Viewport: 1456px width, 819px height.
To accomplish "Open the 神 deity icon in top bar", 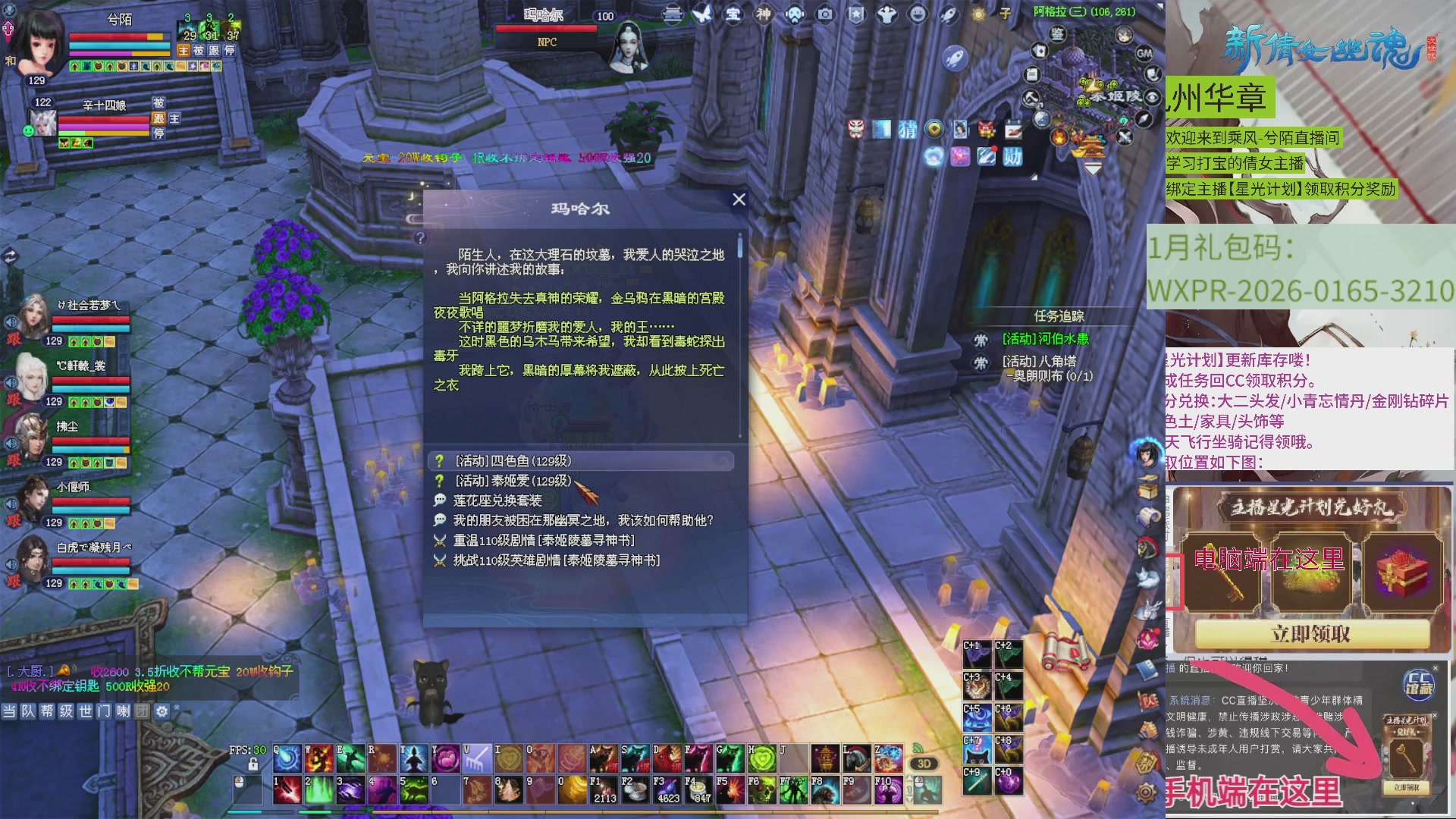I will (762, 15).
